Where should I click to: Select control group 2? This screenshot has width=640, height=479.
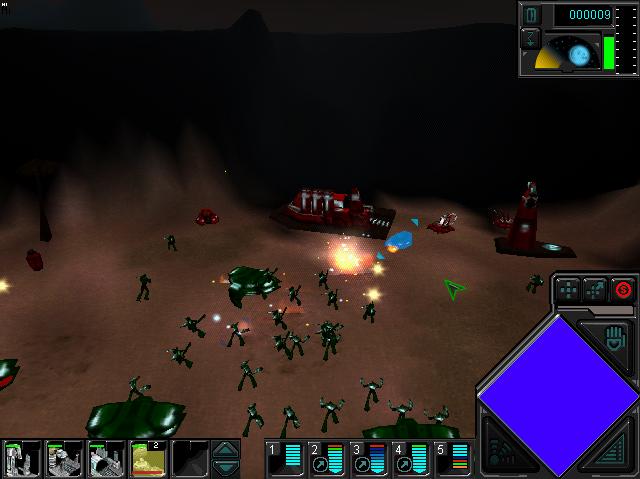pos(327,458)
